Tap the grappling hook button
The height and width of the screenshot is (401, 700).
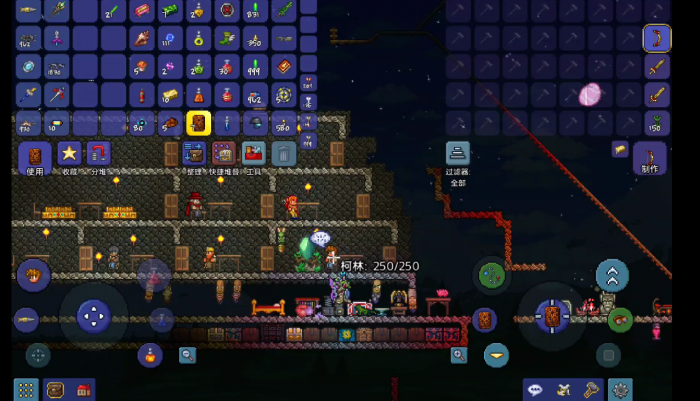pos(491,273)
